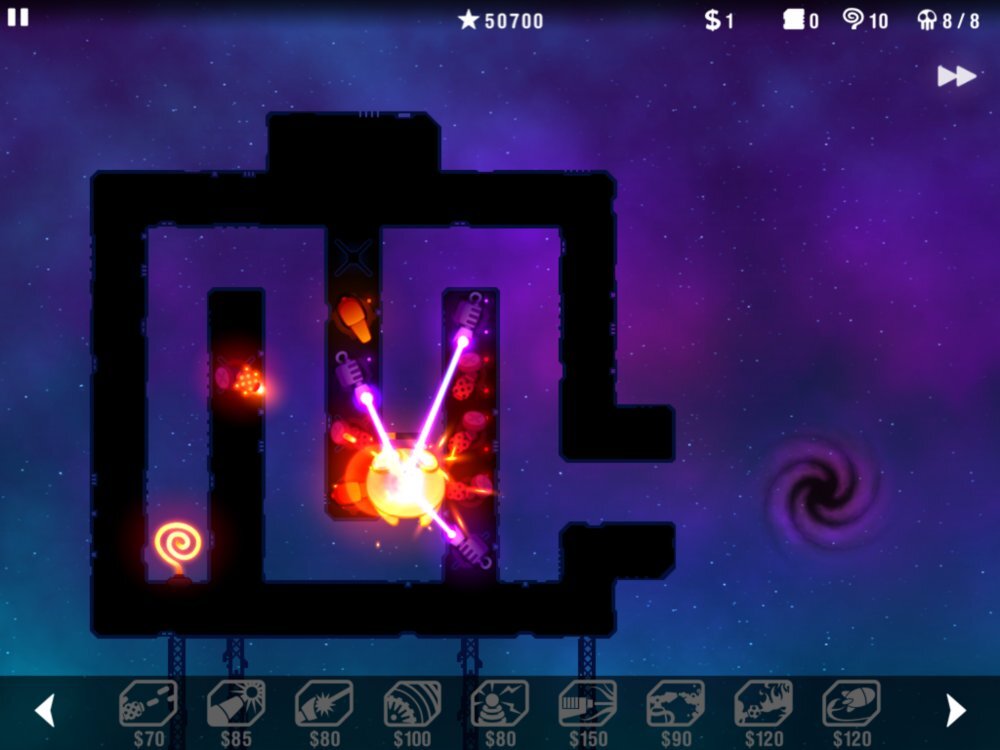Choose the $90 tower

click(676, 705)
